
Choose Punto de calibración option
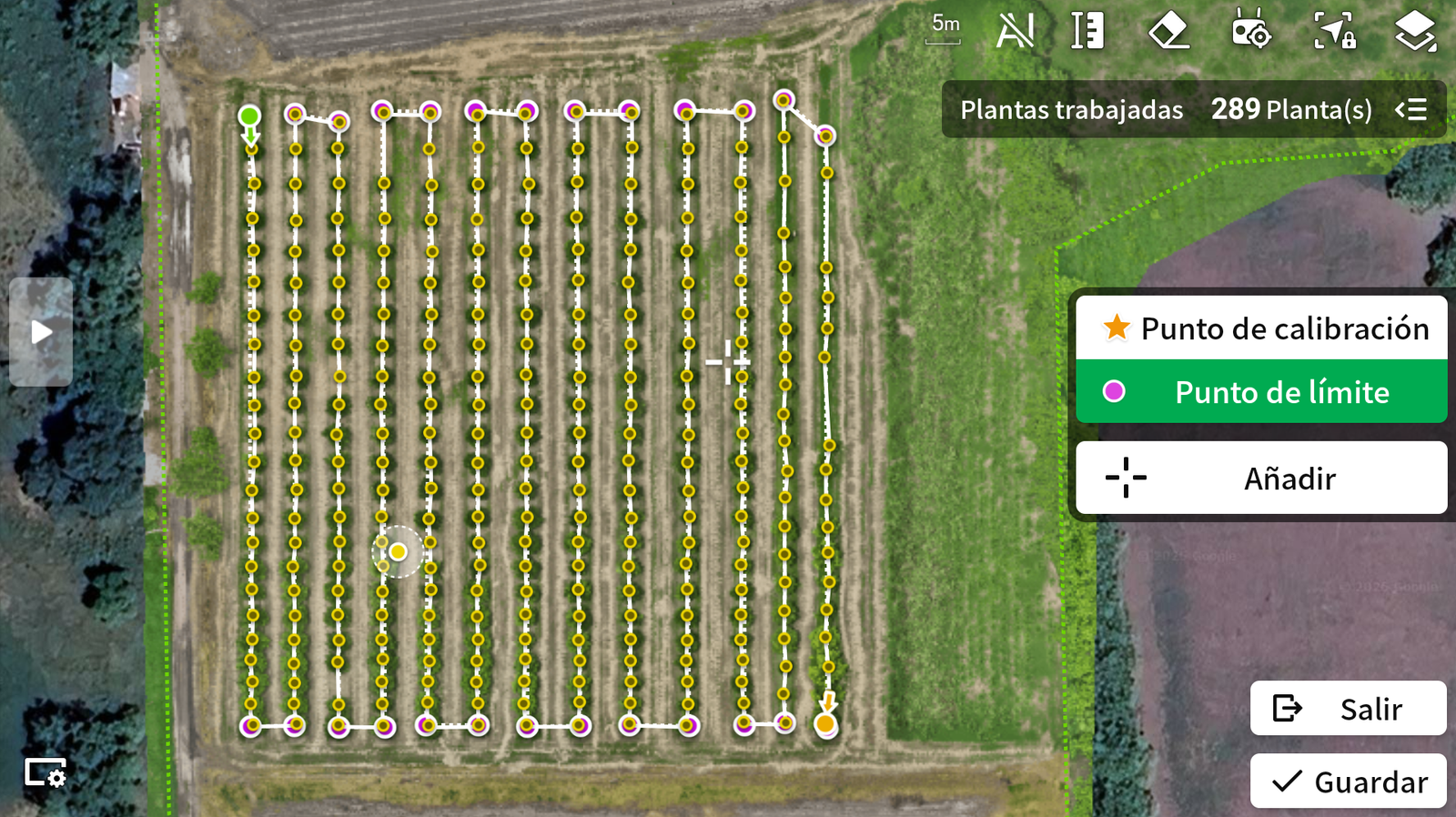1261,328
